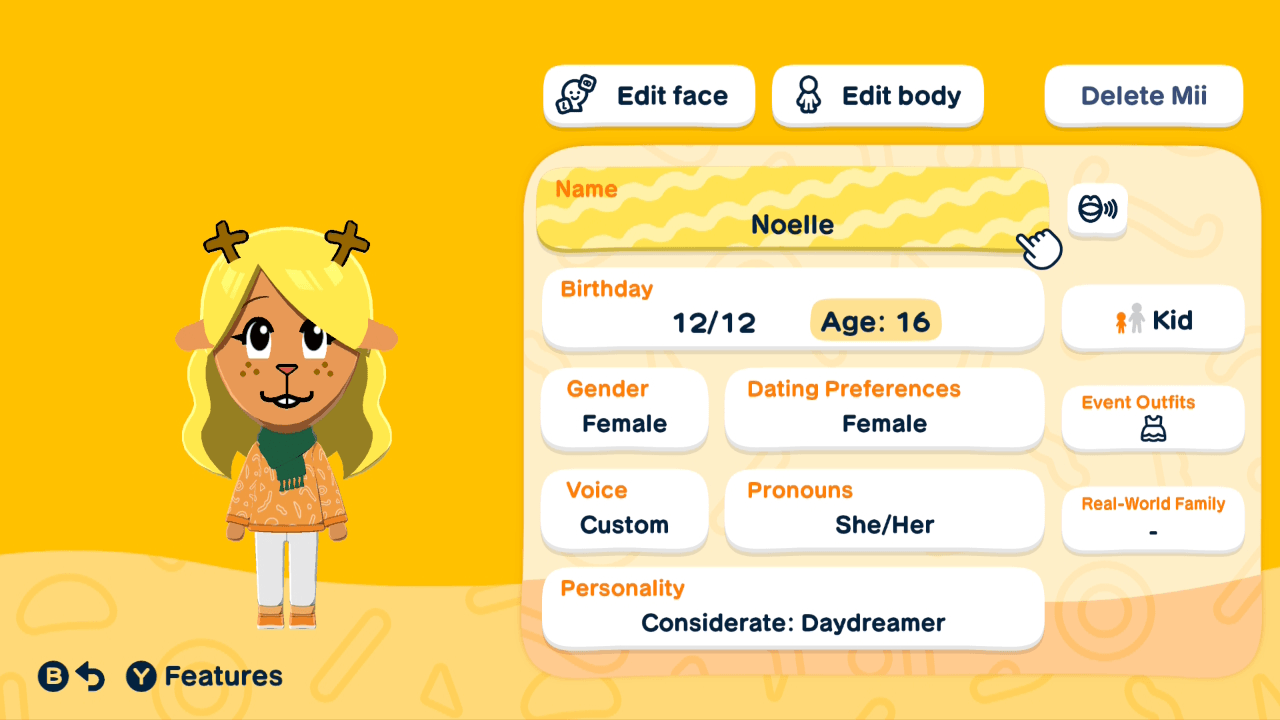Viewport: 1280px width, 720px height.
Task: Toggle the Dating Preferences setting
Action: click(x=884, y=409)
